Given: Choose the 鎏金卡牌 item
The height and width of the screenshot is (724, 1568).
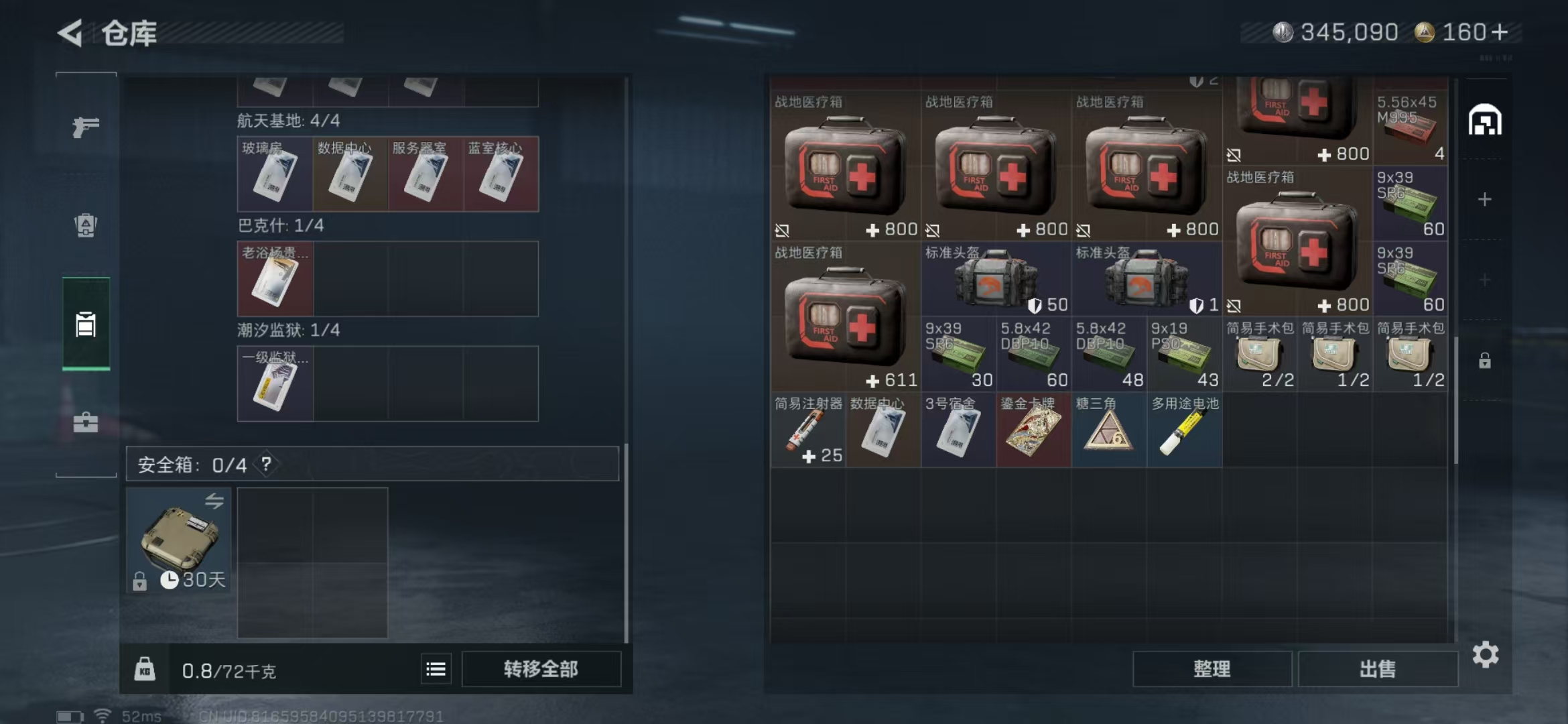Looking at the screenshot, I should pyautogui.click(x=1033, y=430).
